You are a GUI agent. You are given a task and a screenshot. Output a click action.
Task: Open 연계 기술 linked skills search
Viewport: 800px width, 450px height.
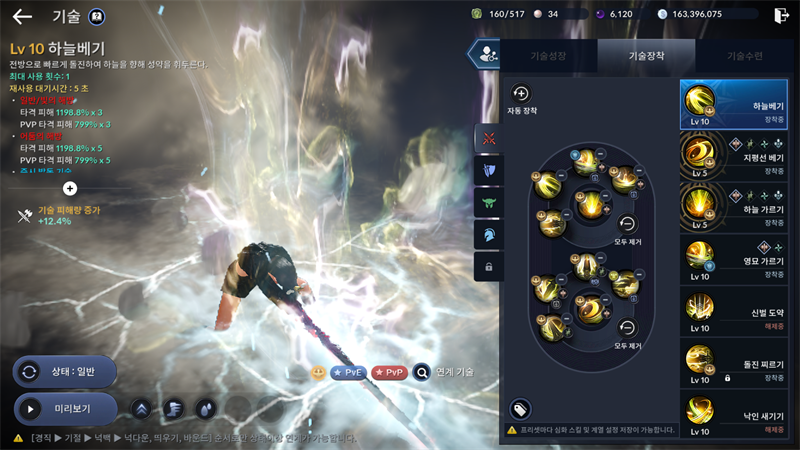444,372
